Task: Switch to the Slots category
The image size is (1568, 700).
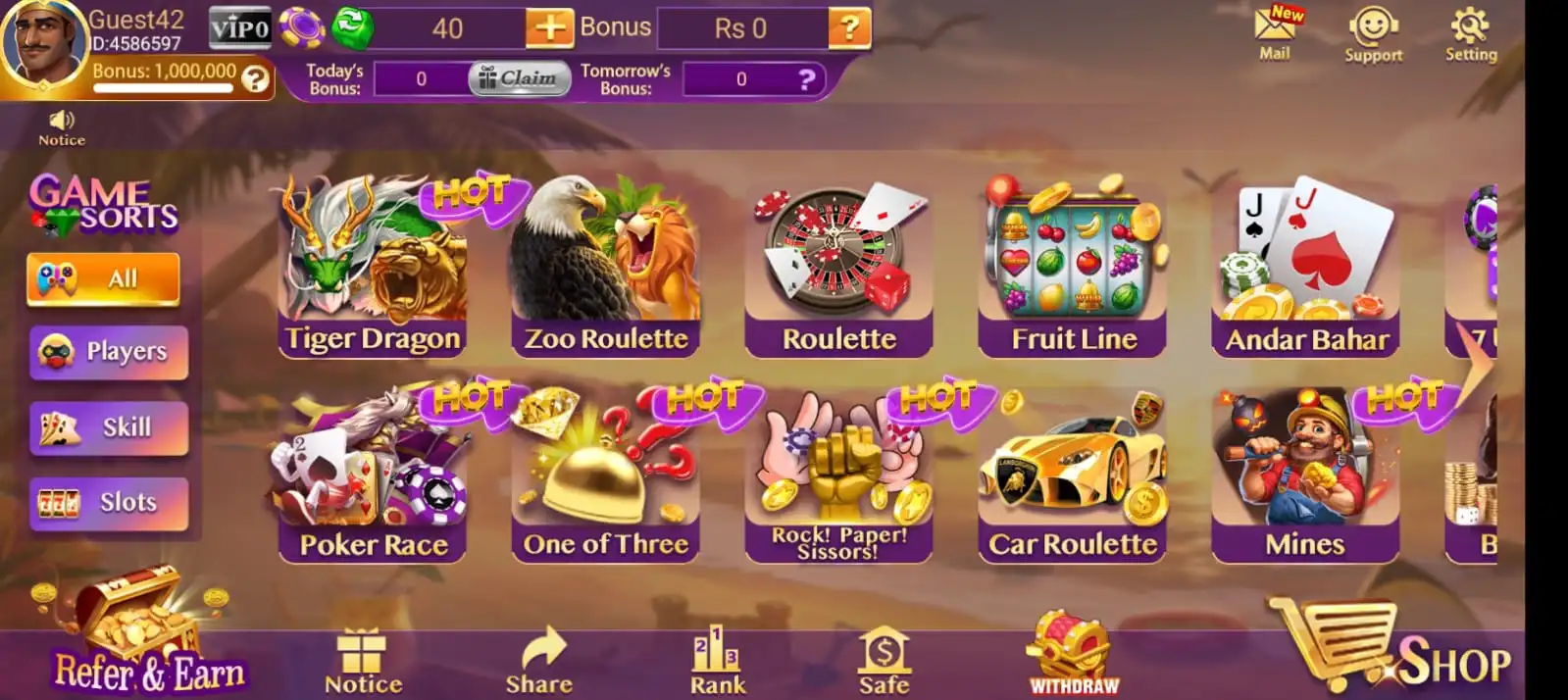Action: (109, 503)
